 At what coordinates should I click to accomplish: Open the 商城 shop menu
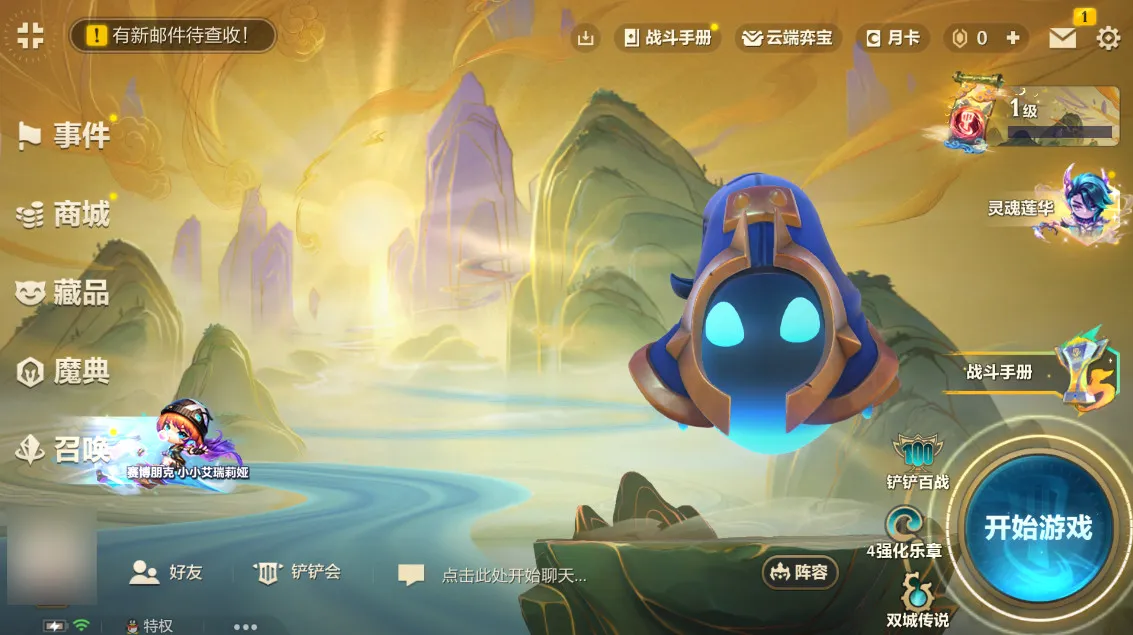point(65,213)
